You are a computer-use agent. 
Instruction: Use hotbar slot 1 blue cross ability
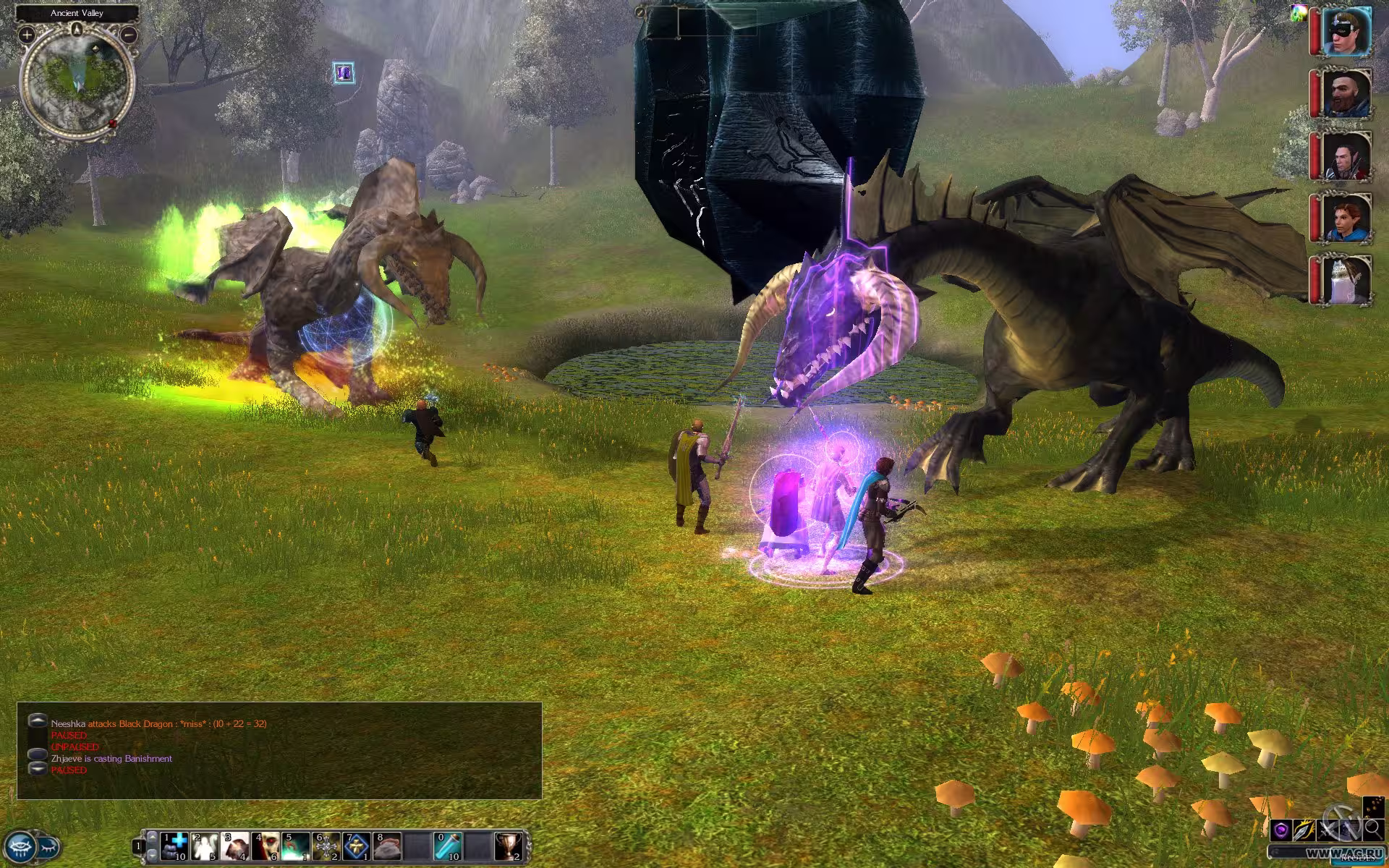[174, 846]
